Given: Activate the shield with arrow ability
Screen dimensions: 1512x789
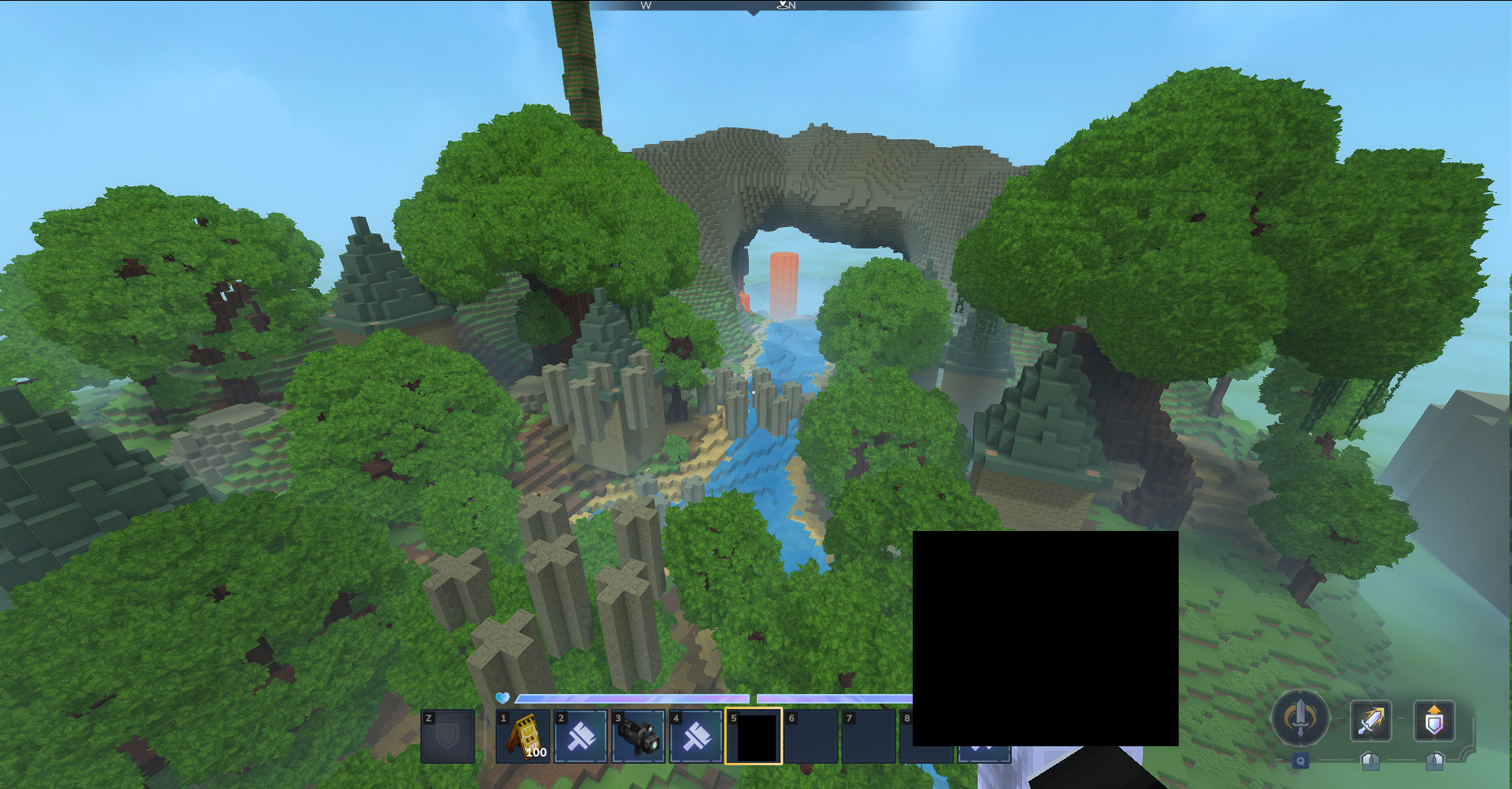Looking at the screenshot, I should [1434, 721].
